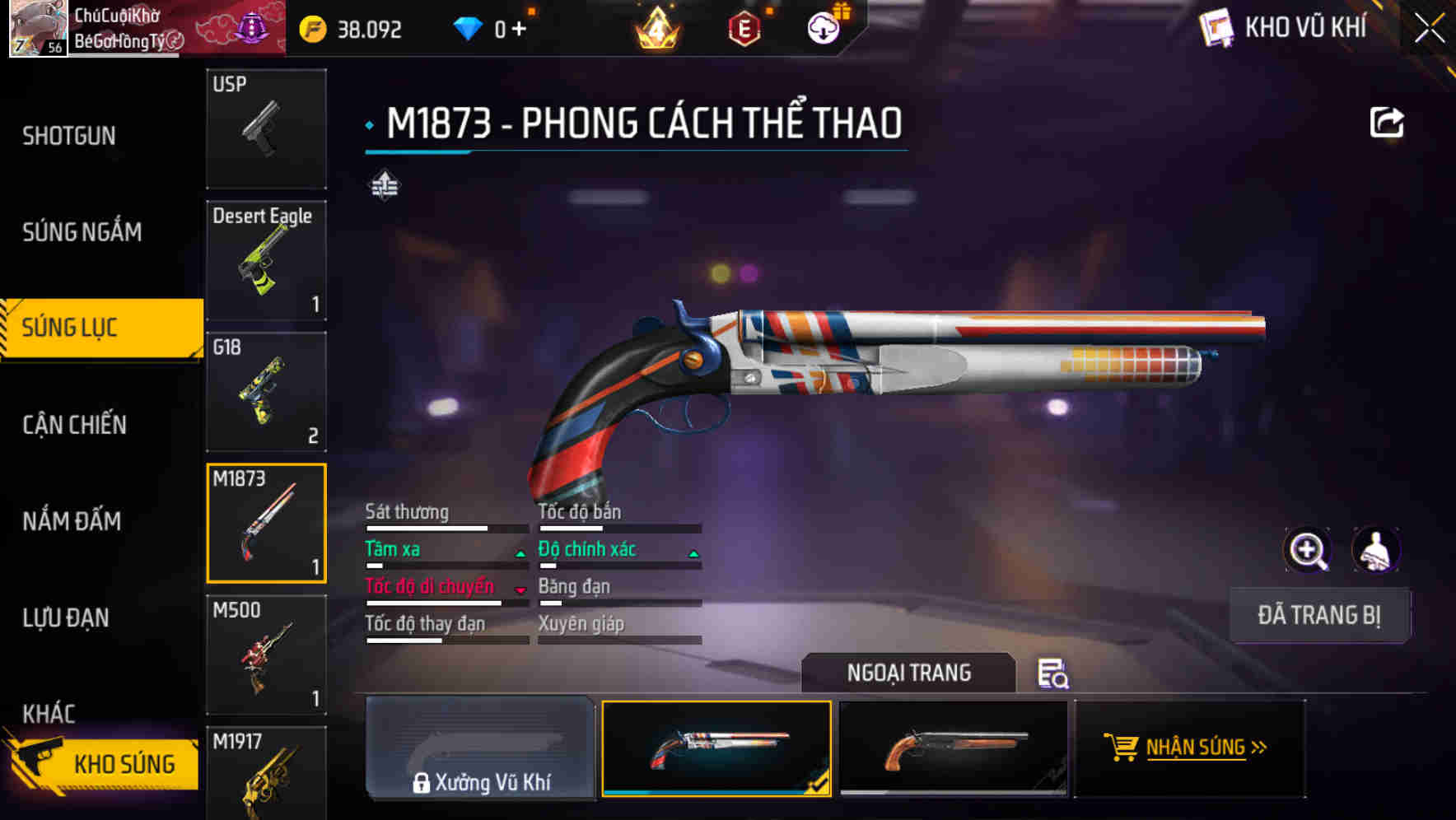The height and width of the screenshot is (820, 1456).
Task: Open the weapon upgrade icon below the title
Action: [x=387, y=185]
